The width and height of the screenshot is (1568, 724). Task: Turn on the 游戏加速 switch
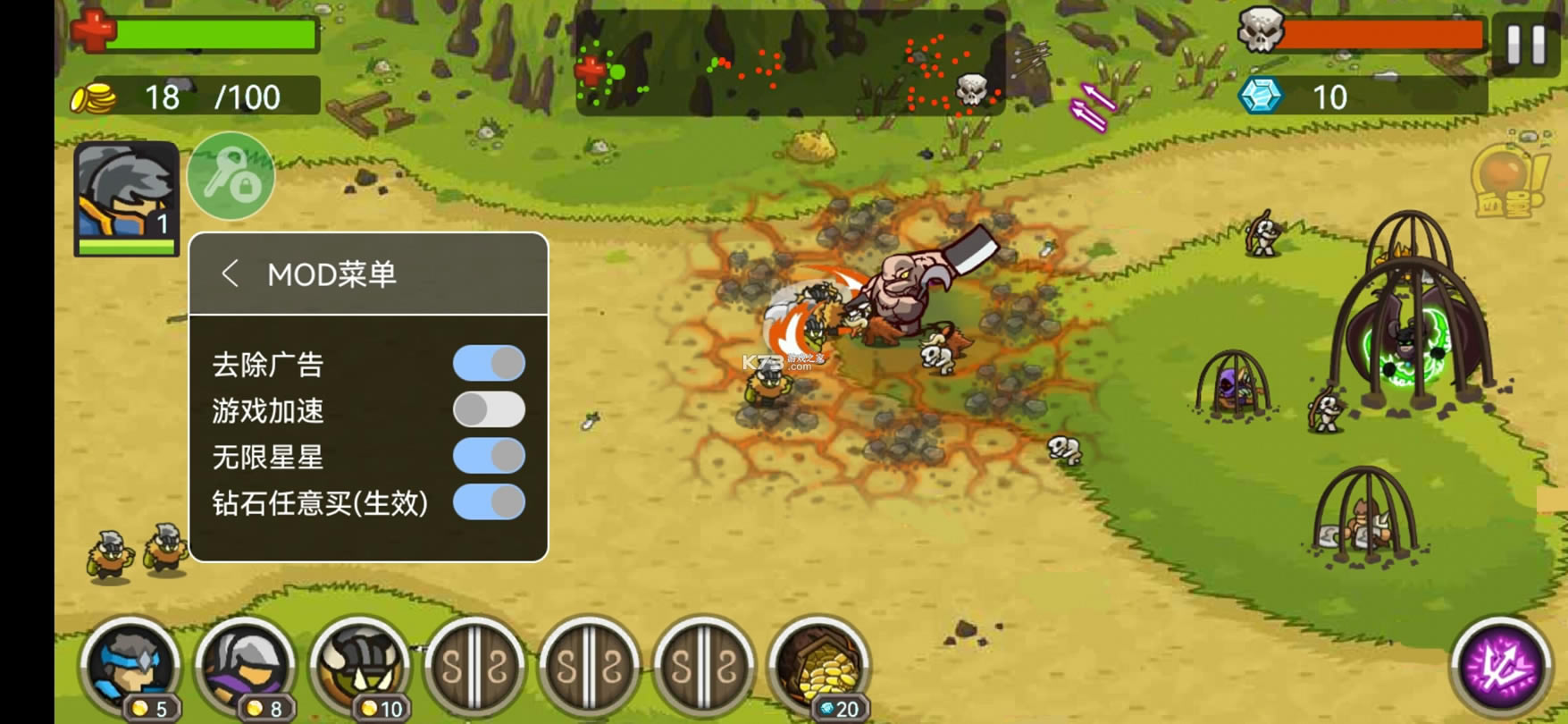(489, 410)
